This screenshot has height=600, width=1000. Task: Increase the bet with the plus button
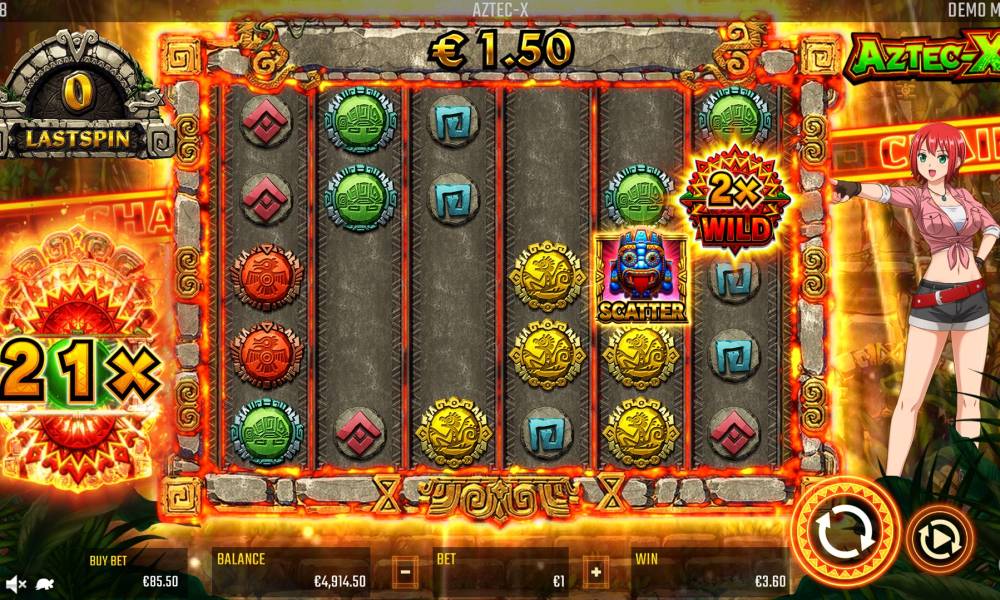pos(596,573)
